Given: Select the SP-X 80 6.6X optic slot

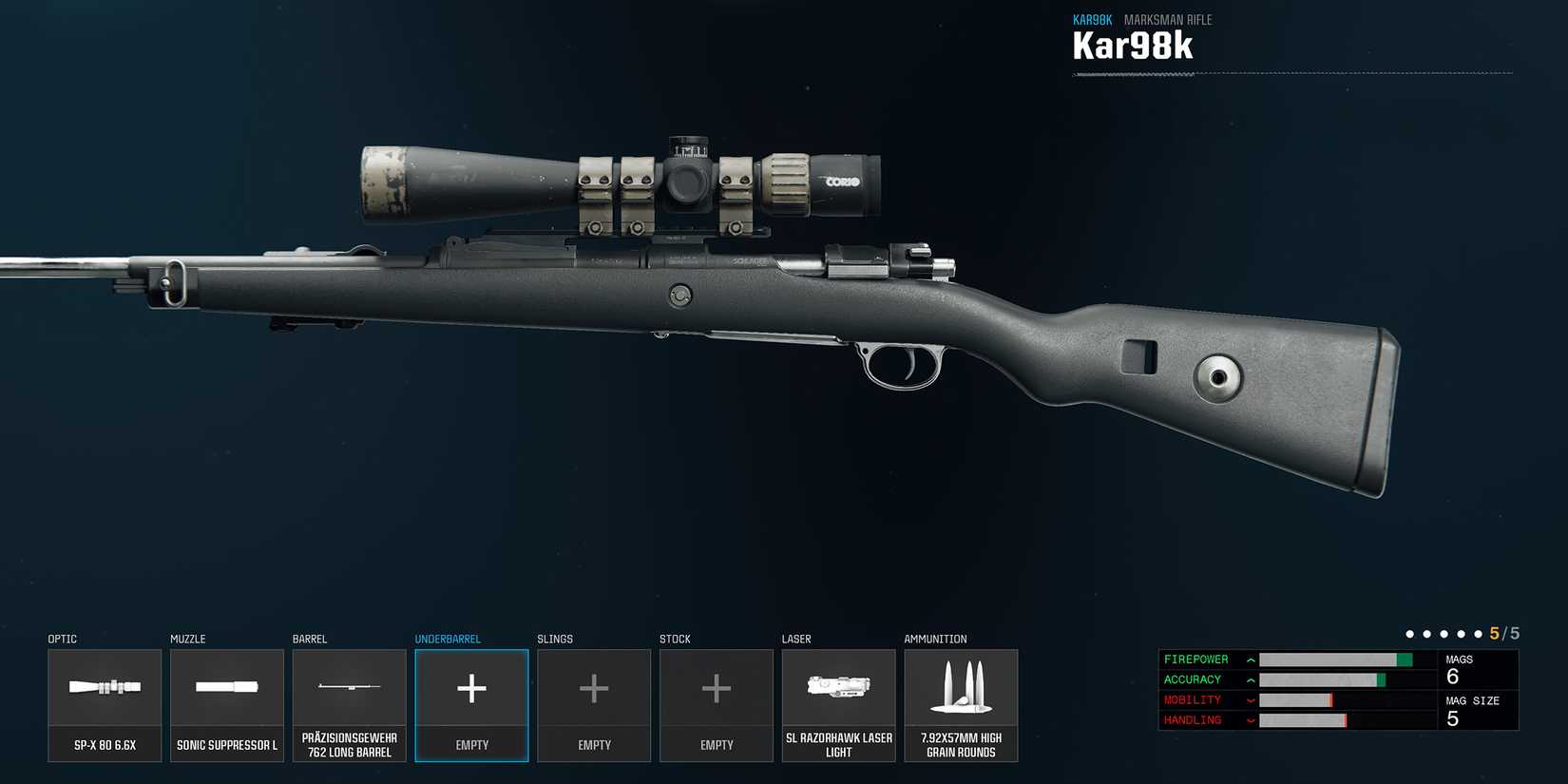Looking at the screenshot, I should pyautogui.click(x=105, y=705).
